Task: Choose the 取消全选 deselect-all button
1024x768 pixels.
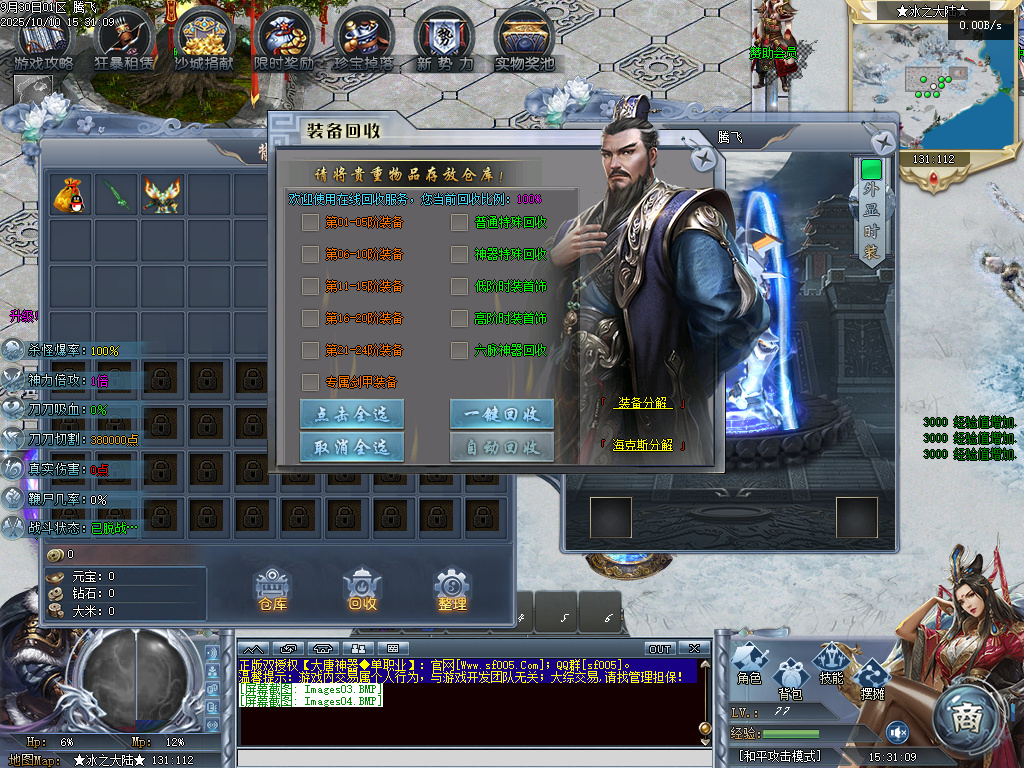Action: [352, 446]
